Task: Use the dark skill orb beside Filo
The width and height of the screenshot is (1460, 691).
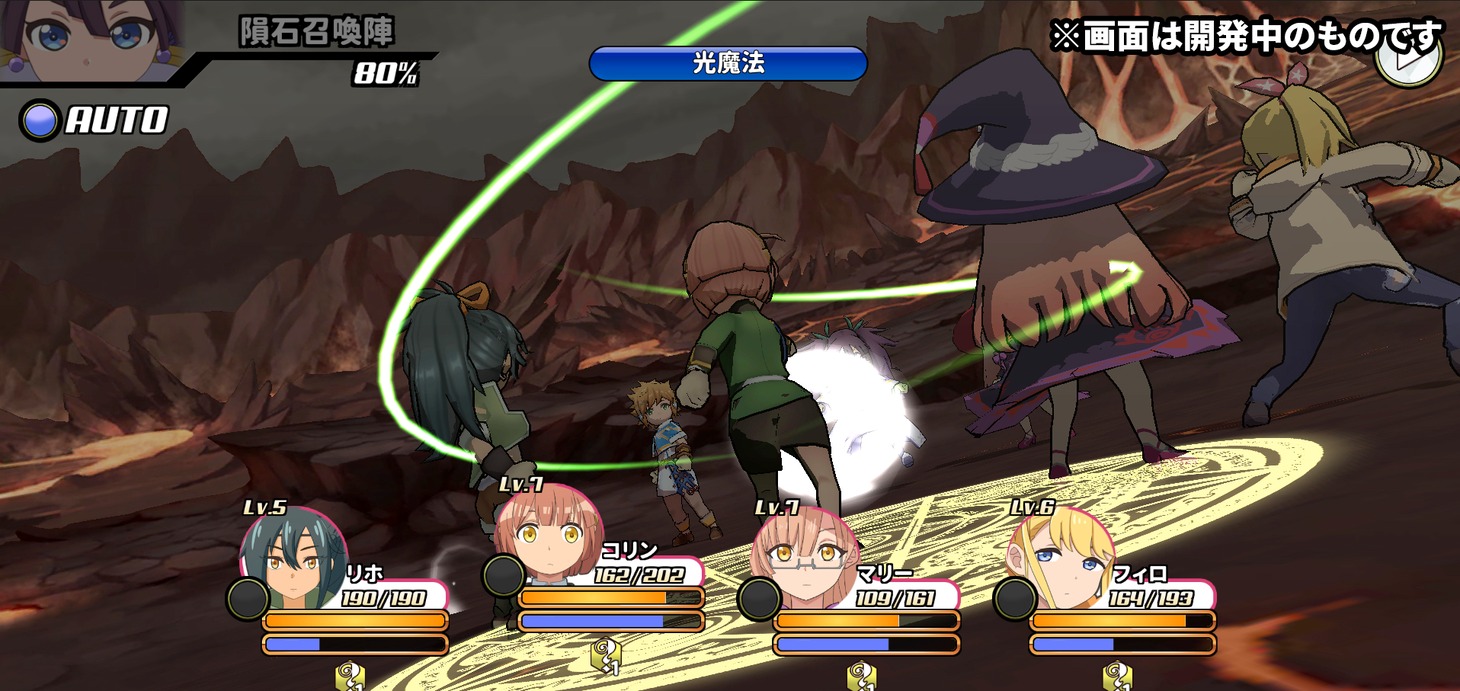Action: click(1015, 598)
